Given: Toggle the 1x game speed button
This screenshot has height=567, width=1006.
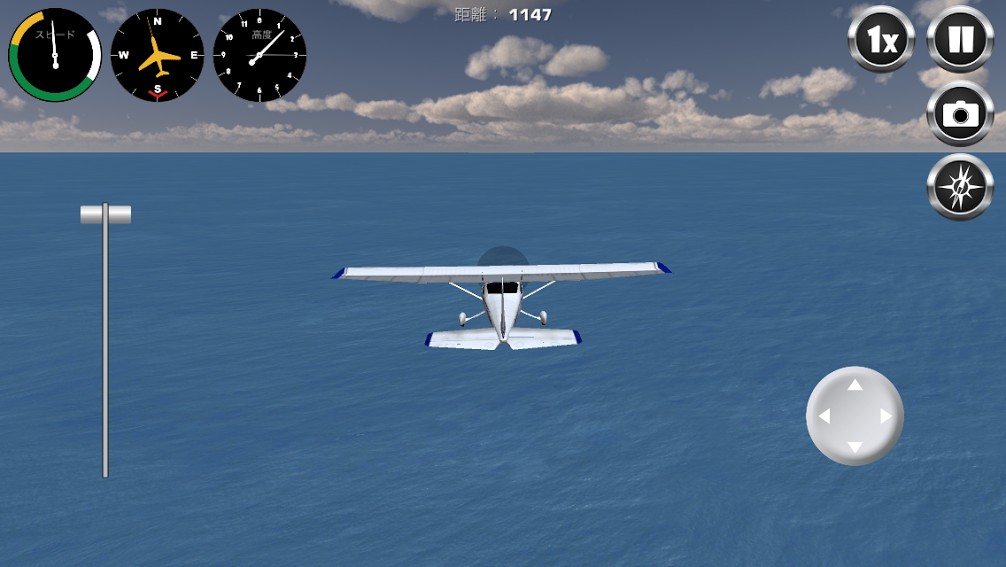Looking at the screenshot, I should [881, 40].
